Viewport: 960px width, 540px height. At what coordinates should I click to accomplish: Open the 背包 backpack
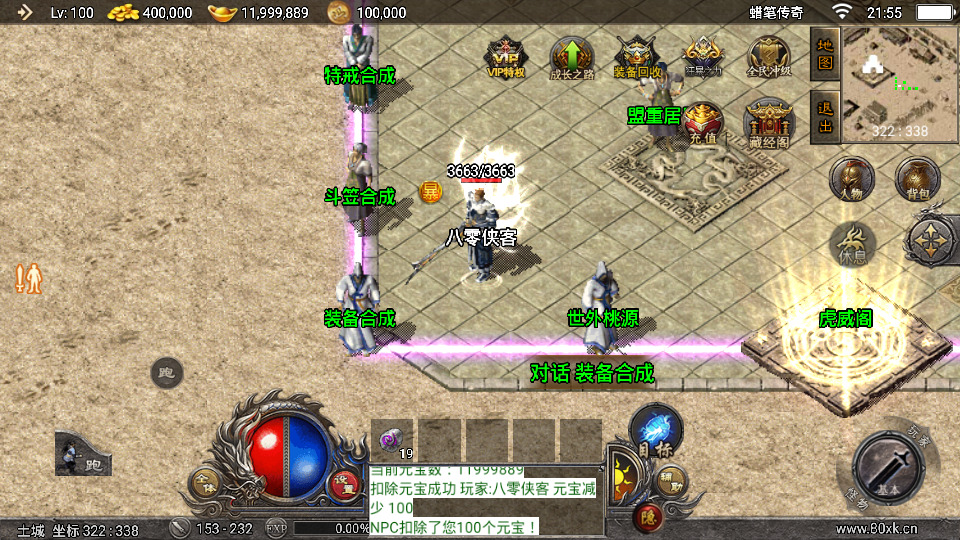pyautogui.click(x=917, y=177)
